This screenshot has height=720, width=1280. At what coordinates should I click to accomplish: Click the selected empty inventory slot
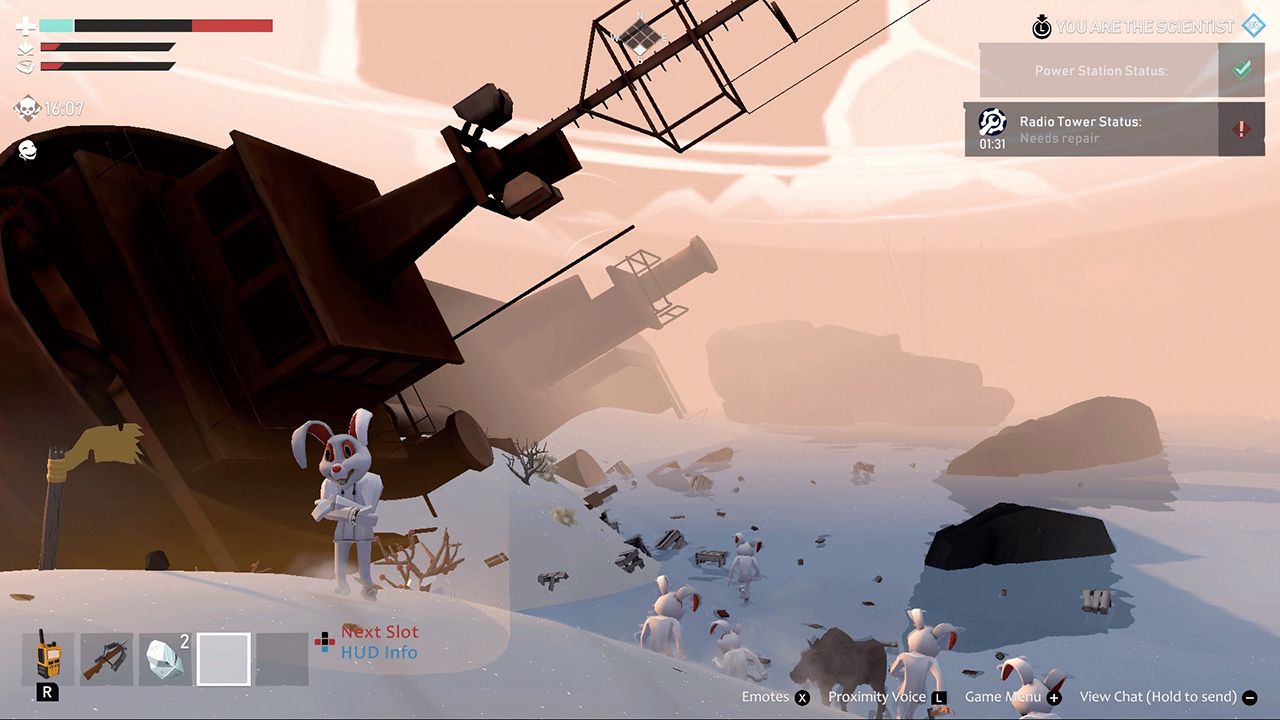(223, 659)
